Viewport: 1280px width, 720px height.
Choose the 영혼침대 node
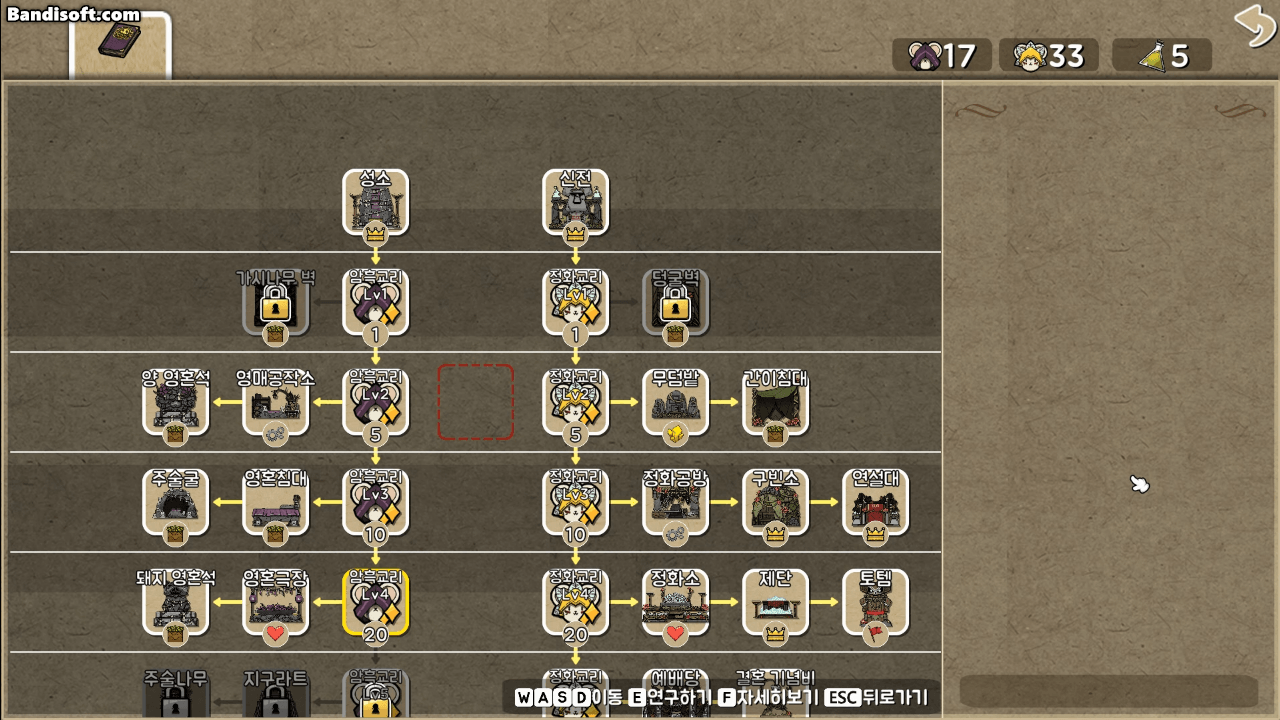pos(275,500)
